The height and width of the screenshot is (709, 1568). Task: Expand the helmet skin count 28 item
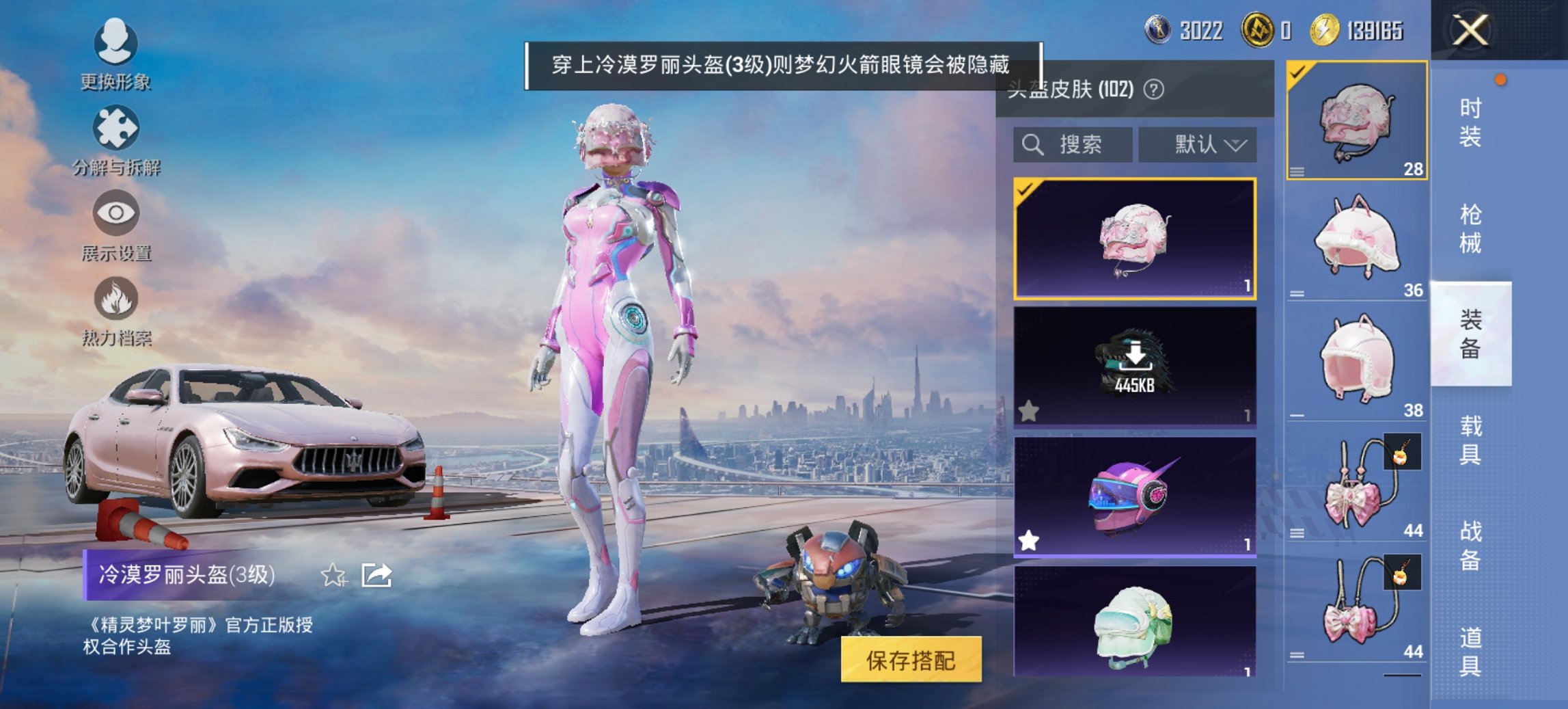pyautogui.click(x=1356, y=120)
